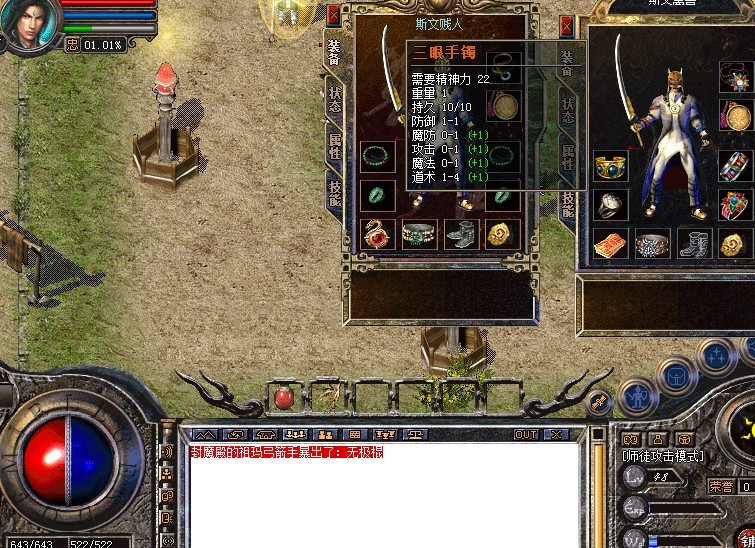Image resolution: width=755 pixels, height=548 pixels.
Task: Choose the red book charm slot
Action: click(x=610, y=243)
